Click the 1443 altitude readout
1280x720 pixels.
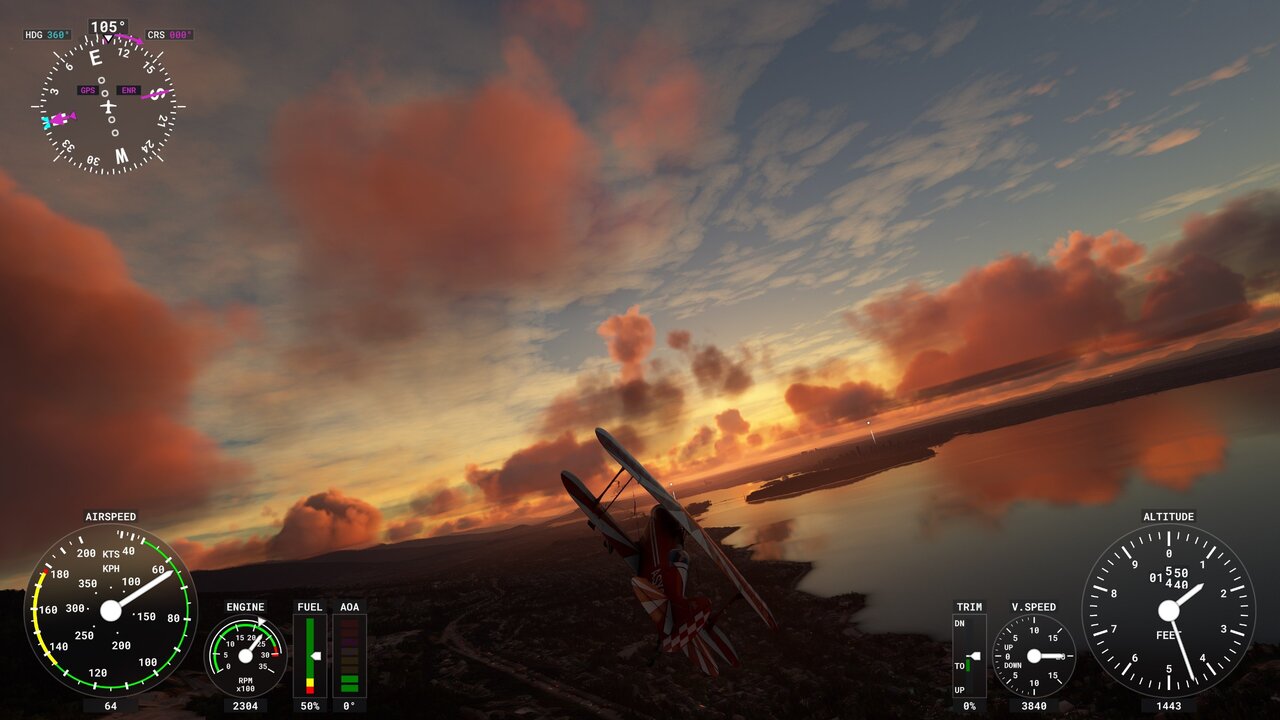pyautogui.click(x=1168, y=708)
